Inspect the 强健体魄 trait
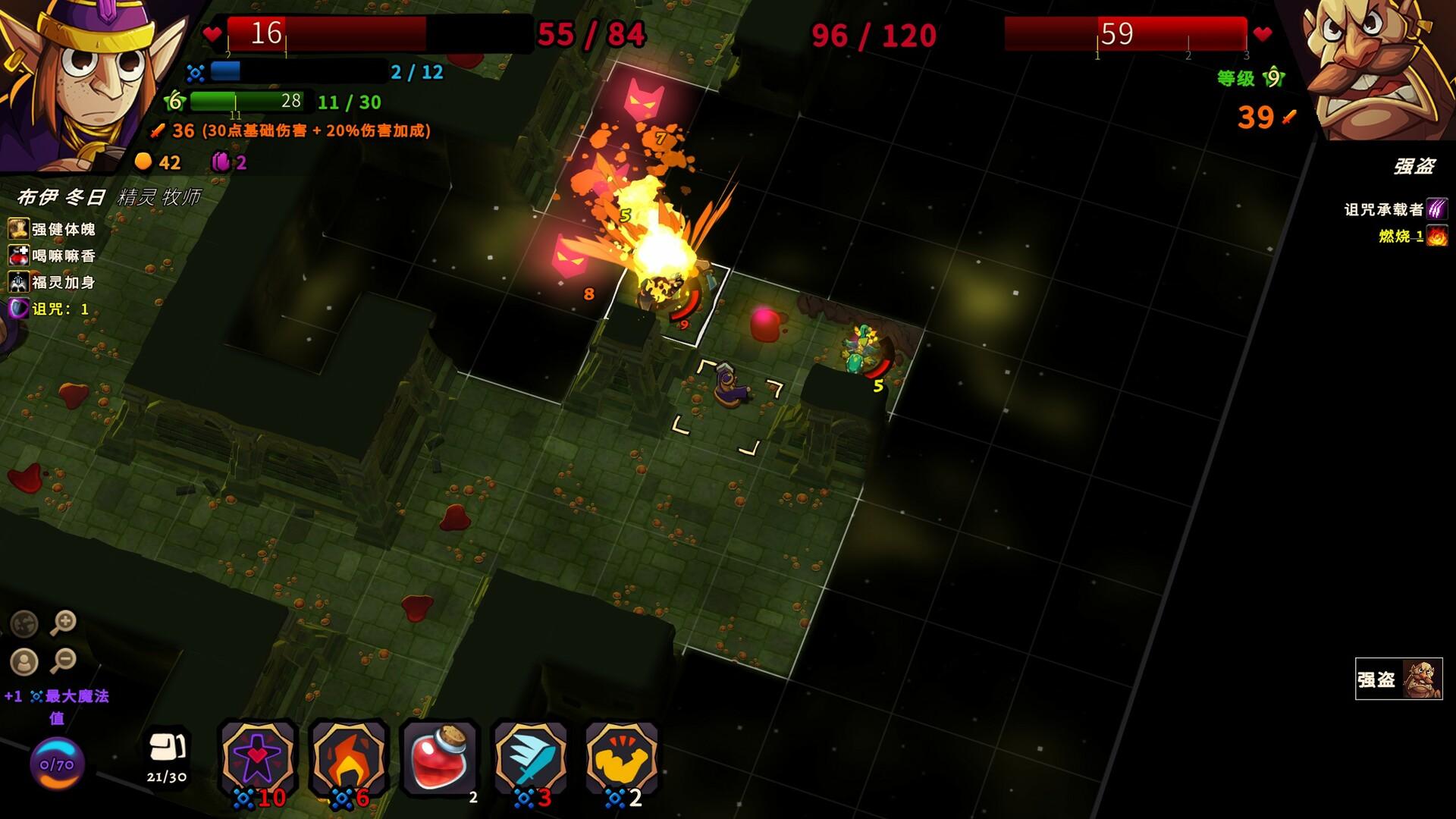Viewport: 1456px width, 819px height. point(53,229)
